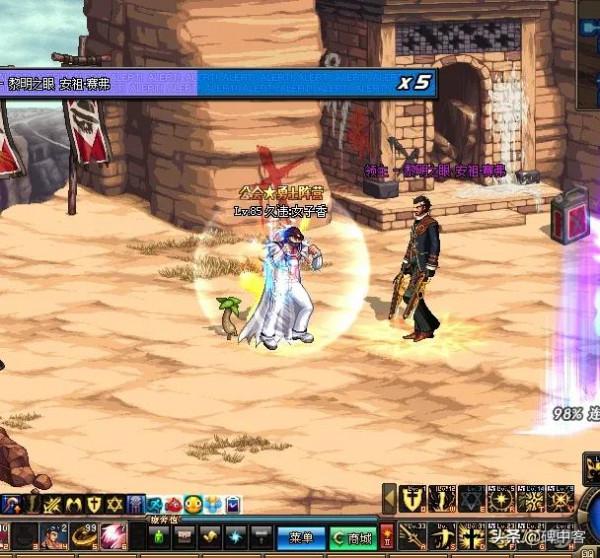
Task: Use the pink feather item slot
Action: click(x=113, y=537)
